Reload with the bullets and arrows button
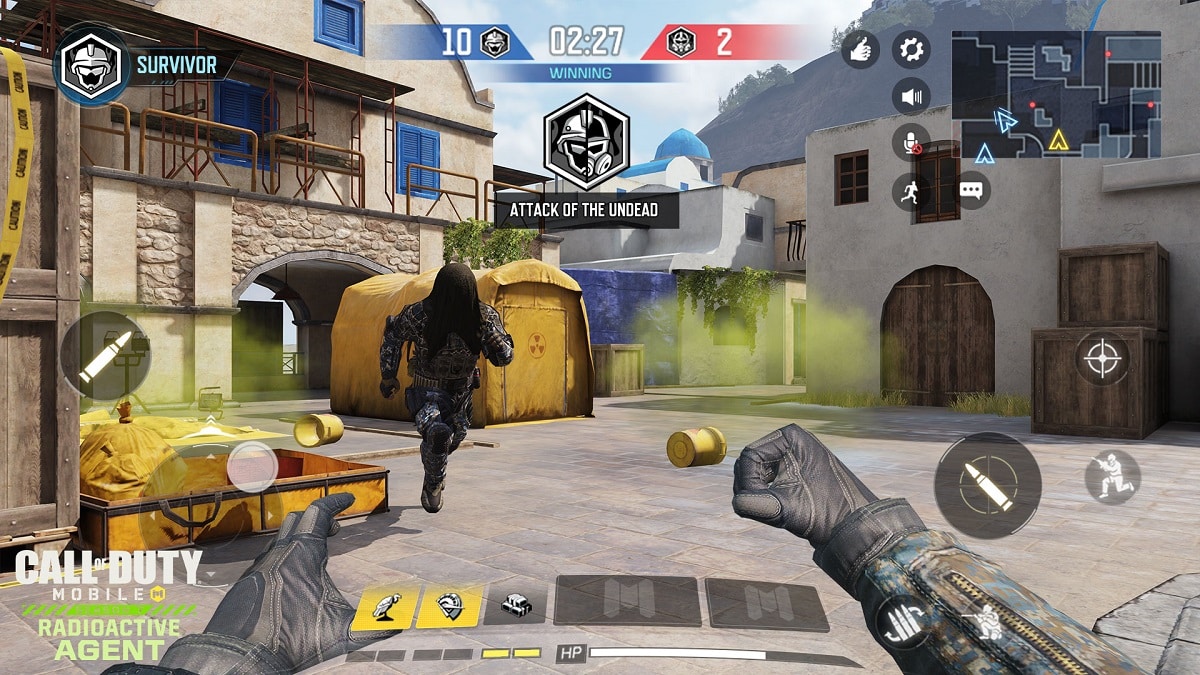 coord(900,622)
